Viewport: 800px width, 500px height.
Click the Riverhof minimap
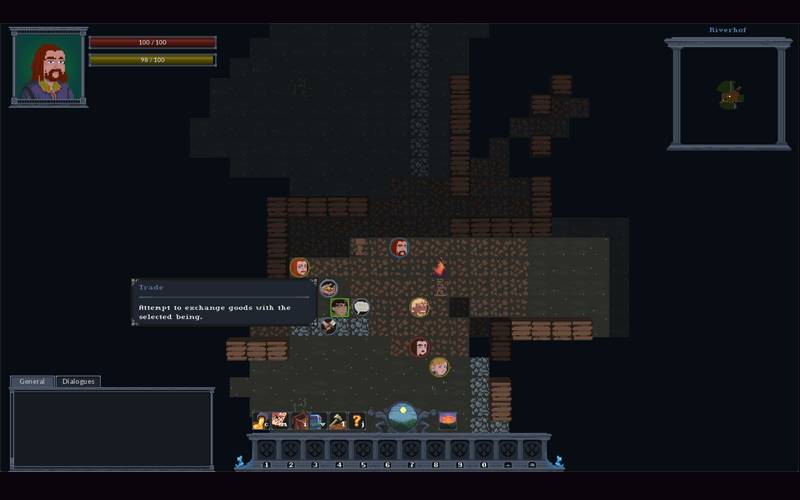tap(728, 95)
